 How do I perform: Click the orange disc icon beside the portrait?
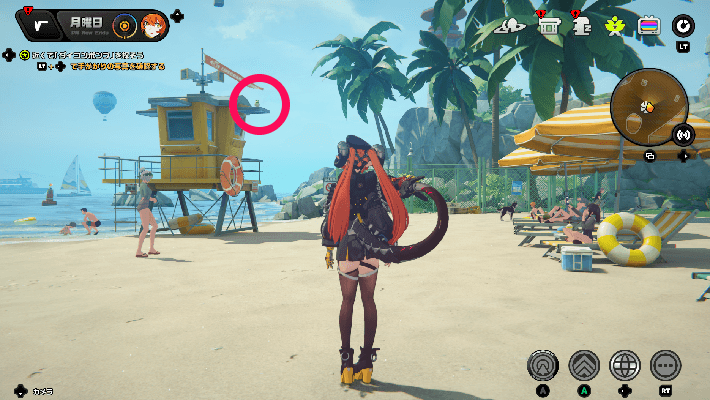(124, 24)
